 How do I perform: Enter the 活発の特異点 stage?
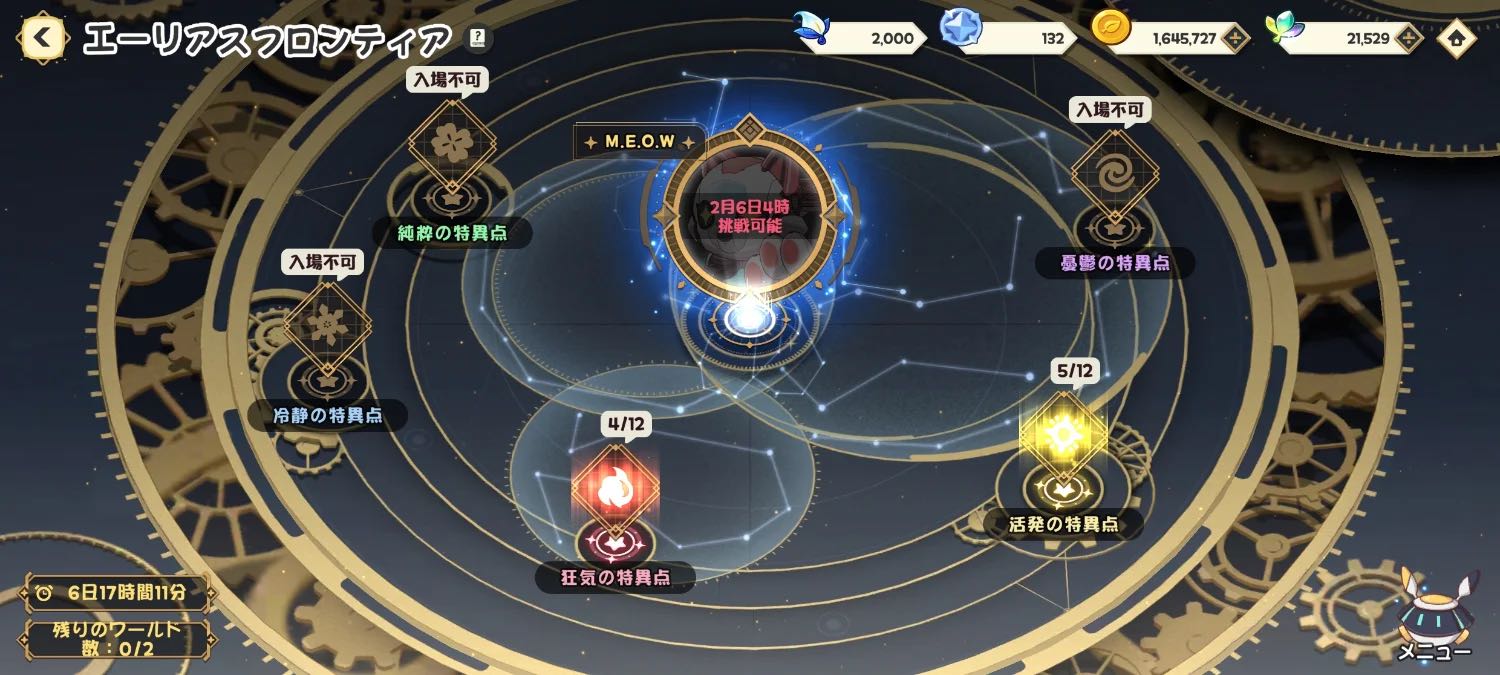coord(1063,436)
